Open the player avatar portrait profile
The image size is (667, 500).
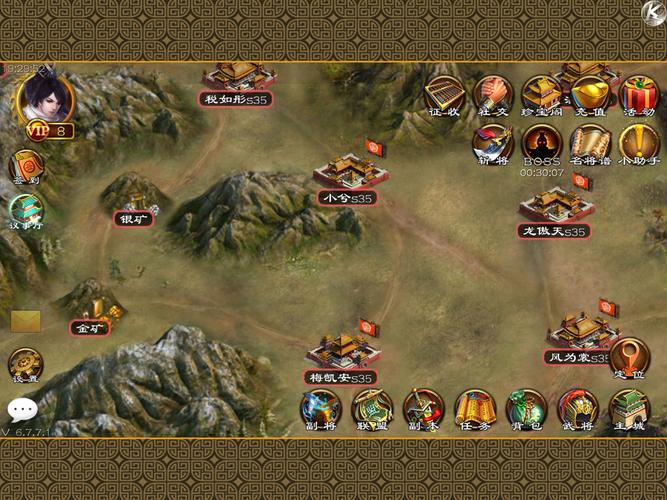coord(40,98)
